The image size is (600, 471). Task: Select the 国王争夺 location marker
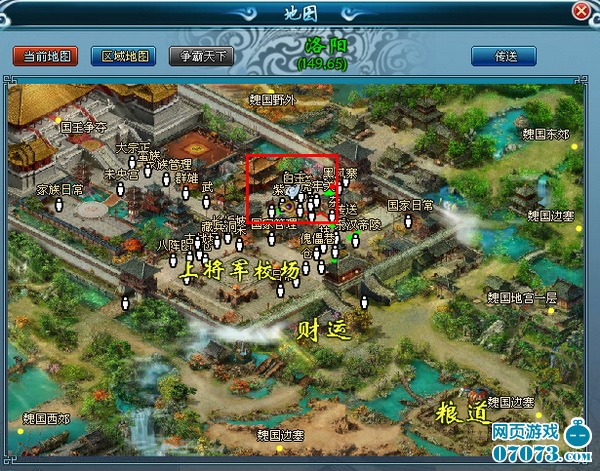(83, 128)
